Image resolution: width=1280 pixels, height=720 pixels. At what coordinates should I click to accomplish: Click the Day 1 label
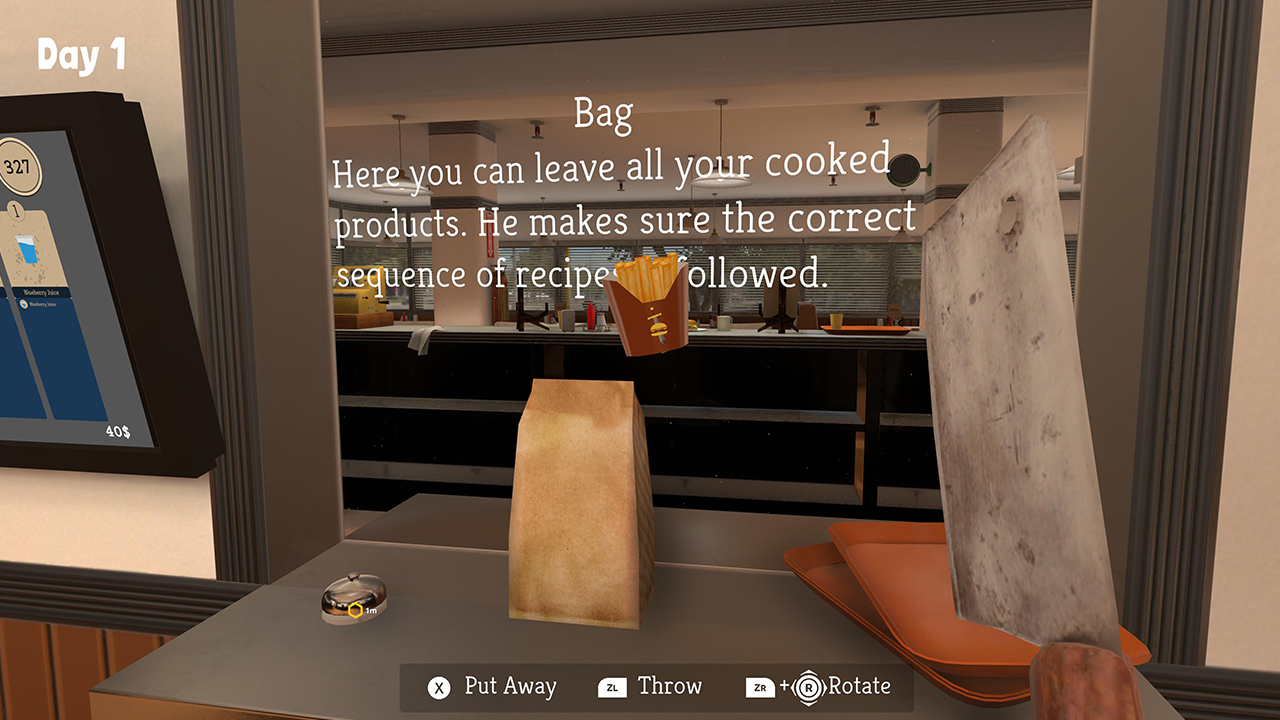pos(82,57)
